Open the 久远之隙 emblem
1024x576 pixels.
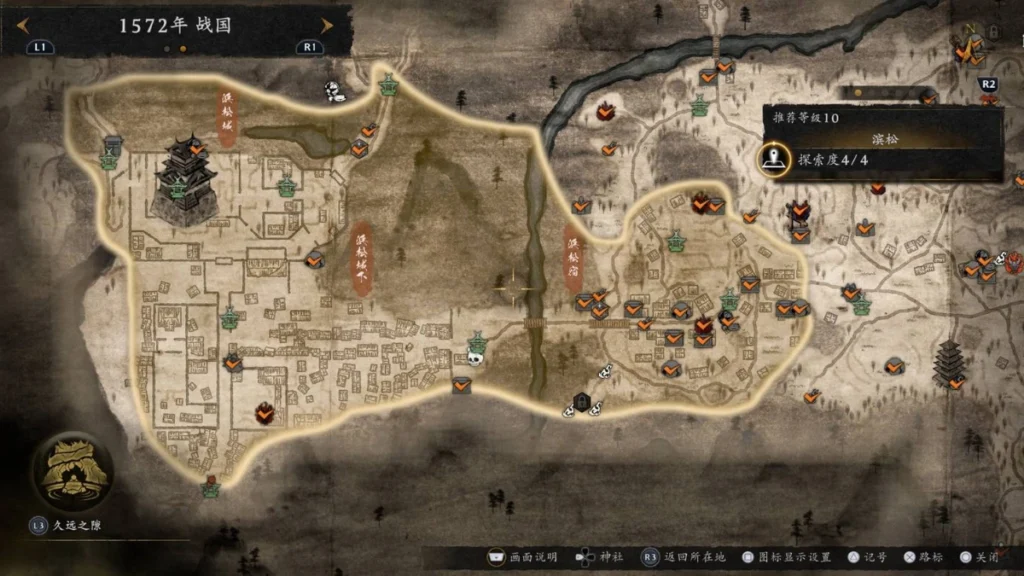70,470
